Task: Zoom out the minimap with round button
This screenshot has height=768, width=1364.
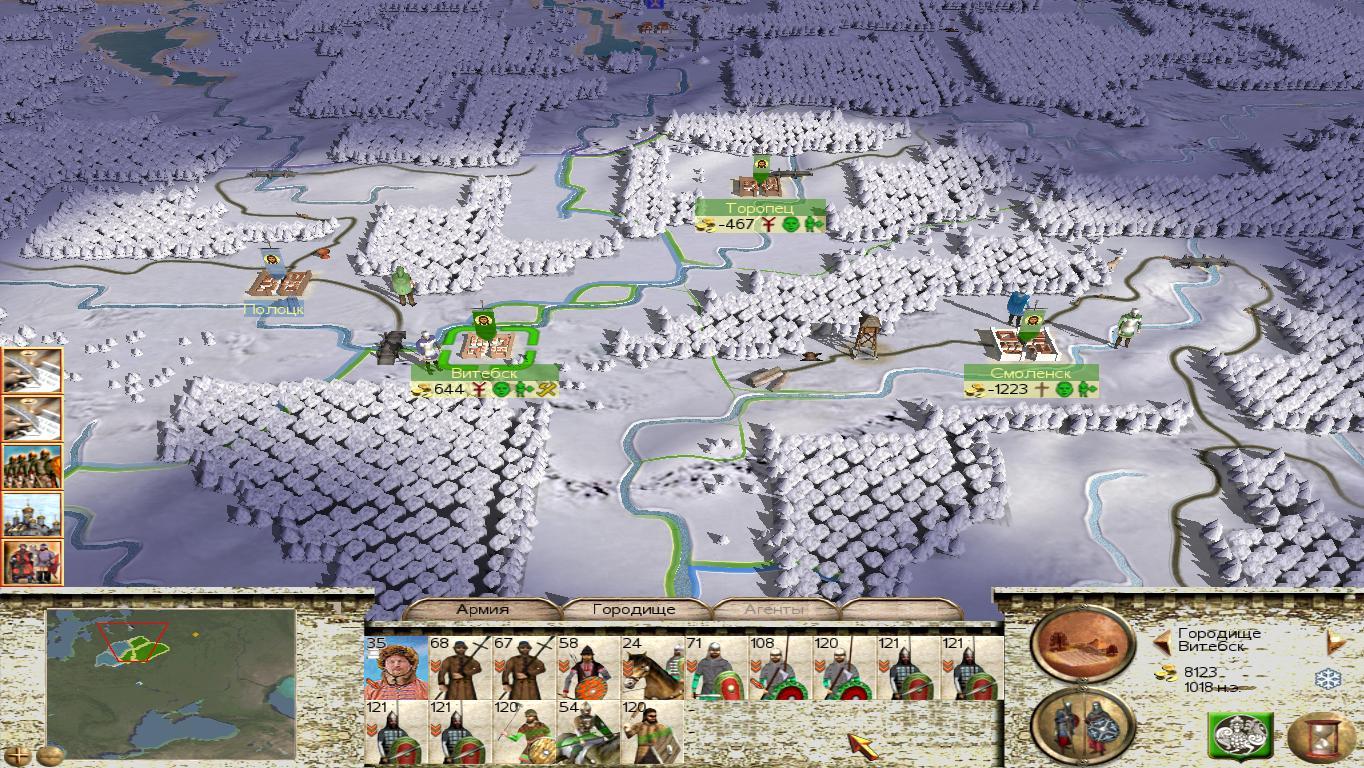Action: click(x=50, y=755)
